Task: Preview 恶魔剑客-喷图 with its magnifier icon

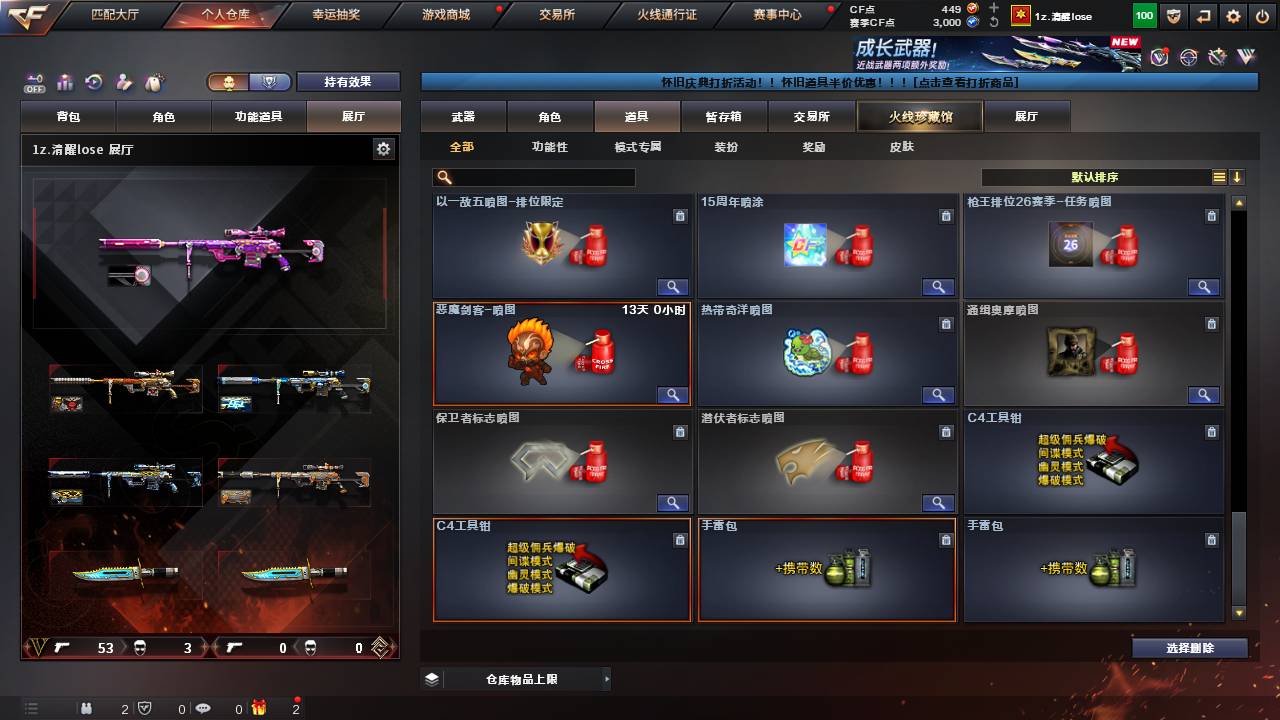Action: (x=672, y=395)
